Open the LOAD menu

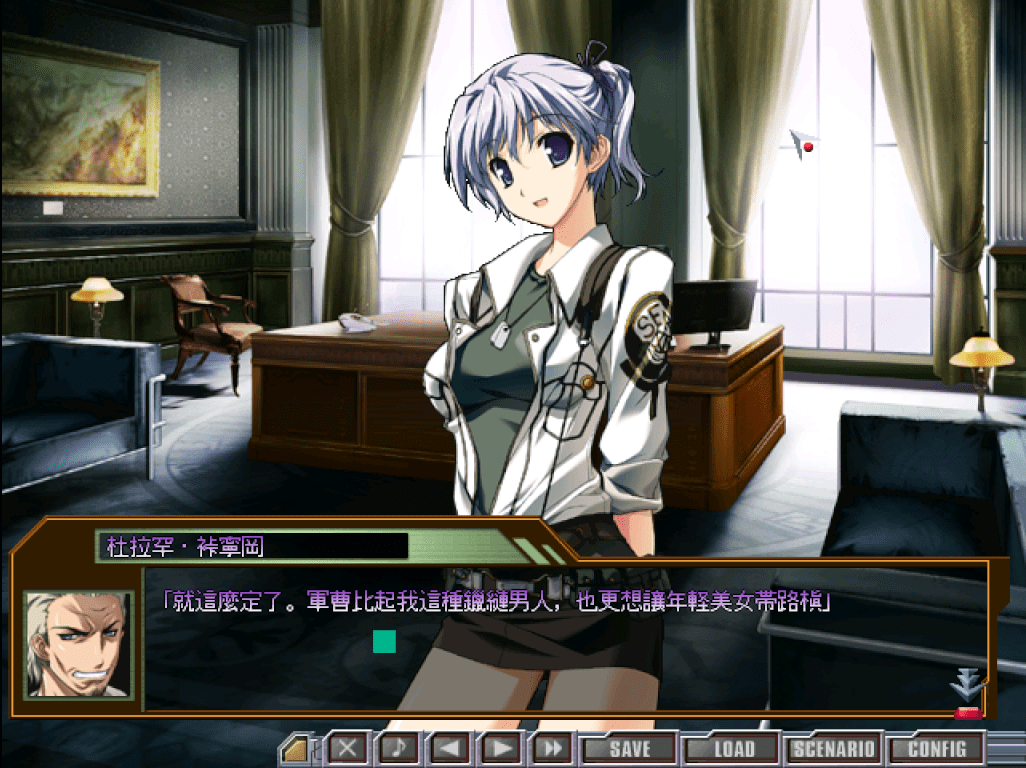click(x=733, y=748)
